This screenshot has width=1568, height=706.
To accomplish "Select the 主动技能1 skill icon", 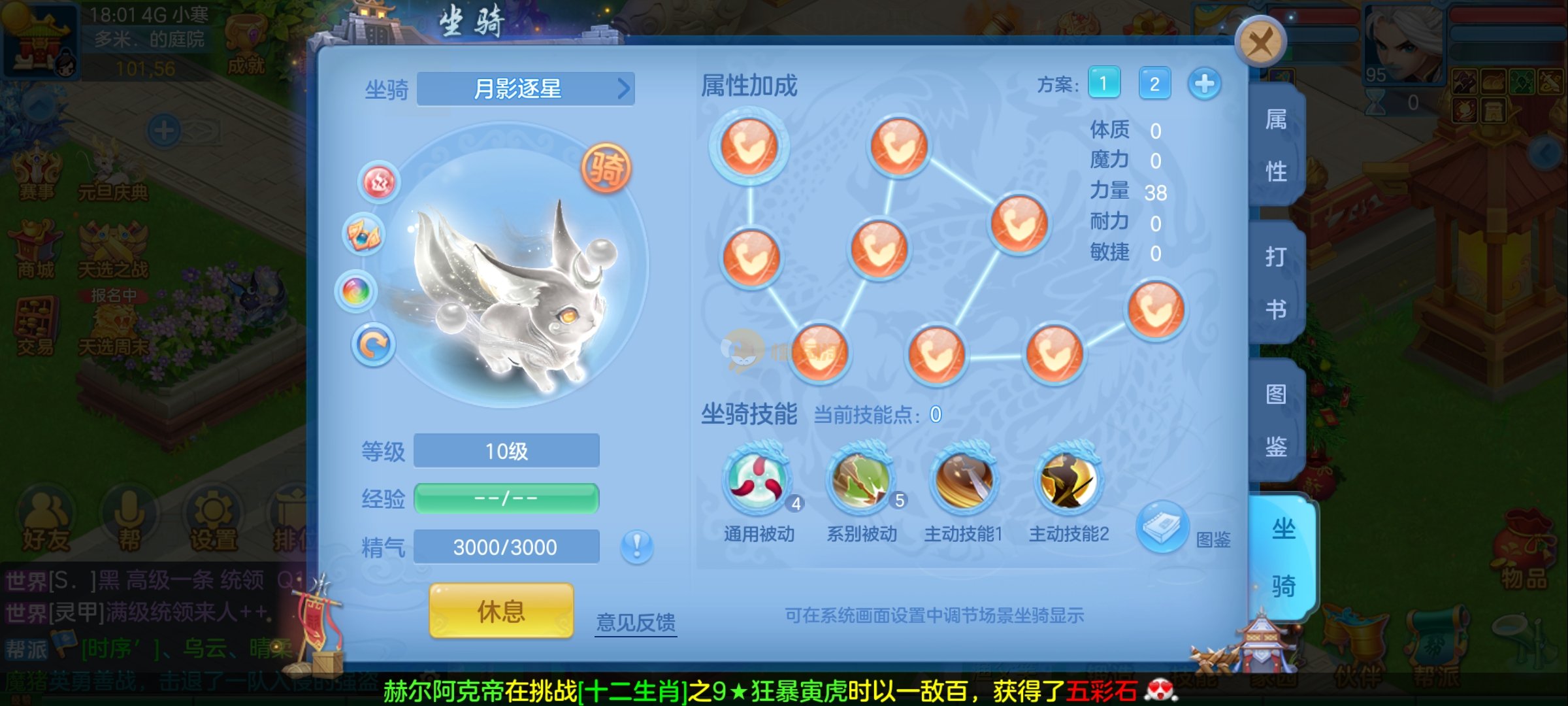I will point(964,481).
